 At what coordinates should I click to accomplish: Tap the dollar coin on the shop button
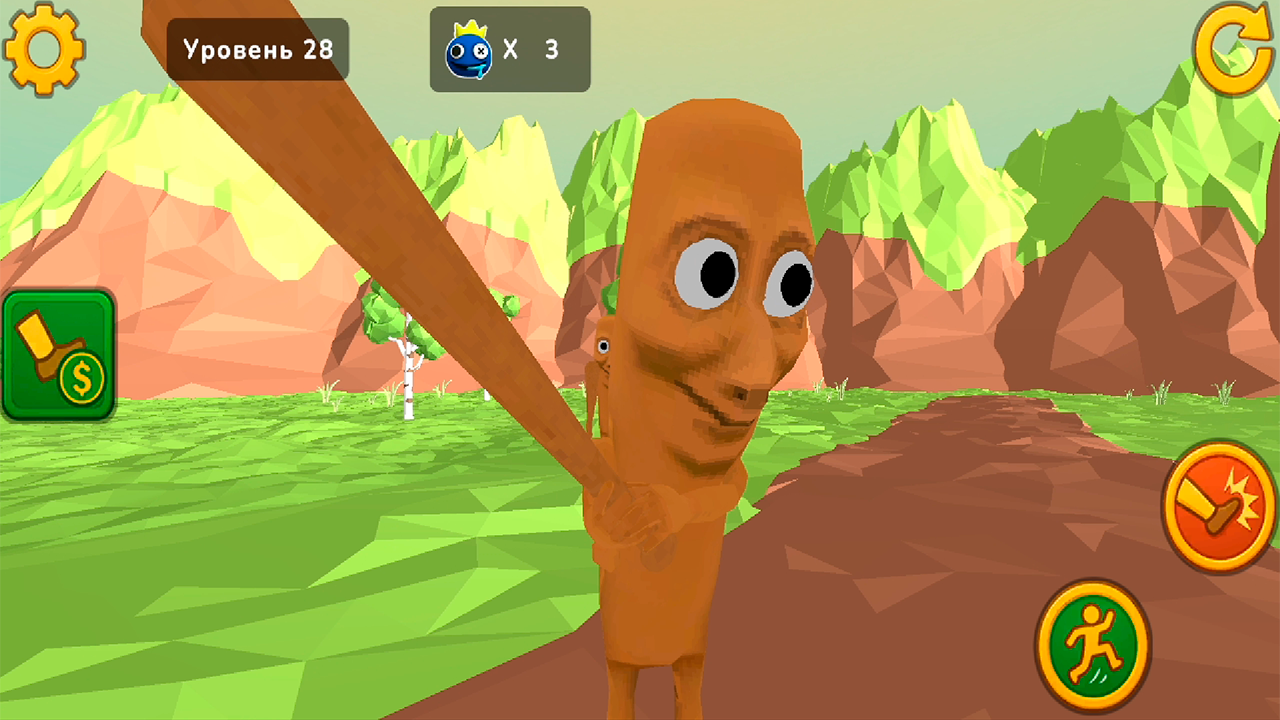pyautogui.click(x=83, y=378)
